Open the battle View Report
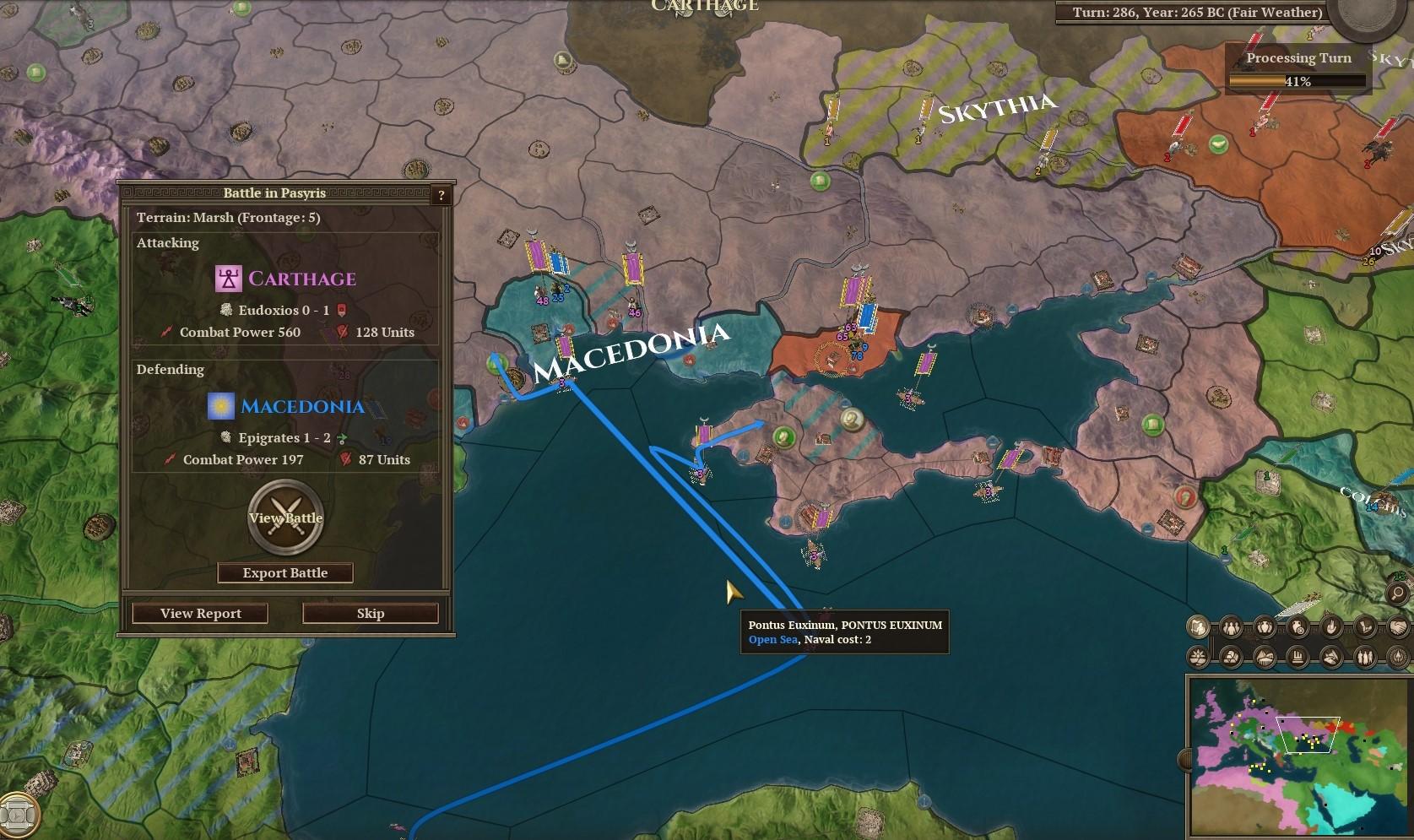This screenshot has width=1414, height=840. pyautogui.click(x=200, y=613)
